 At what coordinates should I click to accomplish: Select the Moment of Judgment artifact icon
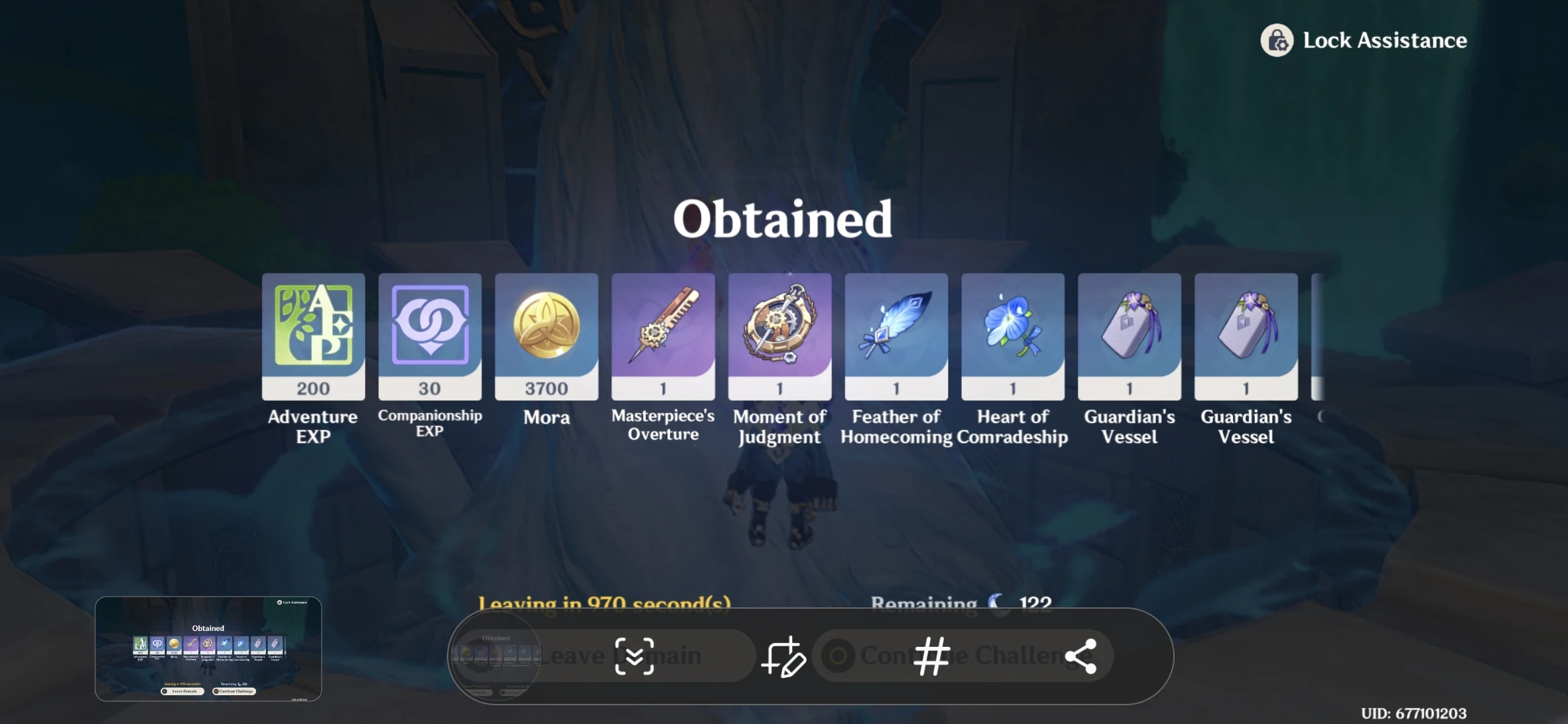[779, 335]
